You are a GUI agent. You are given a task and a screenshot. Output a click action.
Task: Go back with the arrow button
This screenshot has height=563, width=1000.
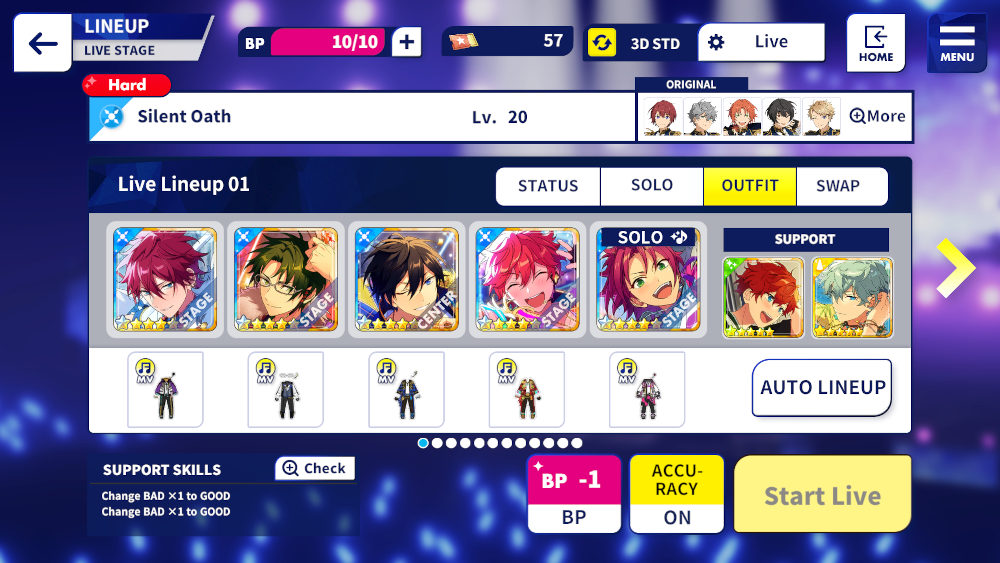42,43
